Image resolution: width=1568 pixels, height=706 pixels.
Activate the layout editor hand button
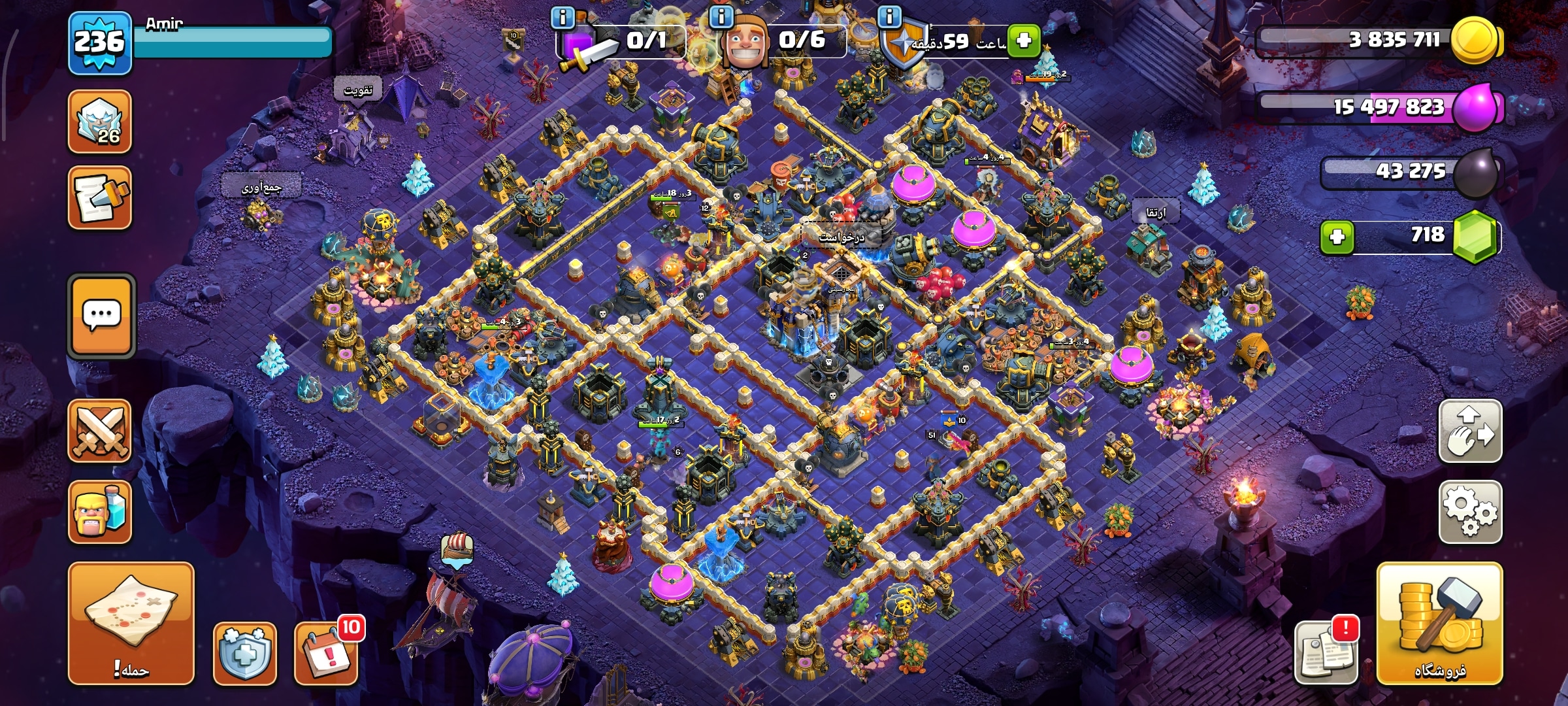pos(1470,431)
